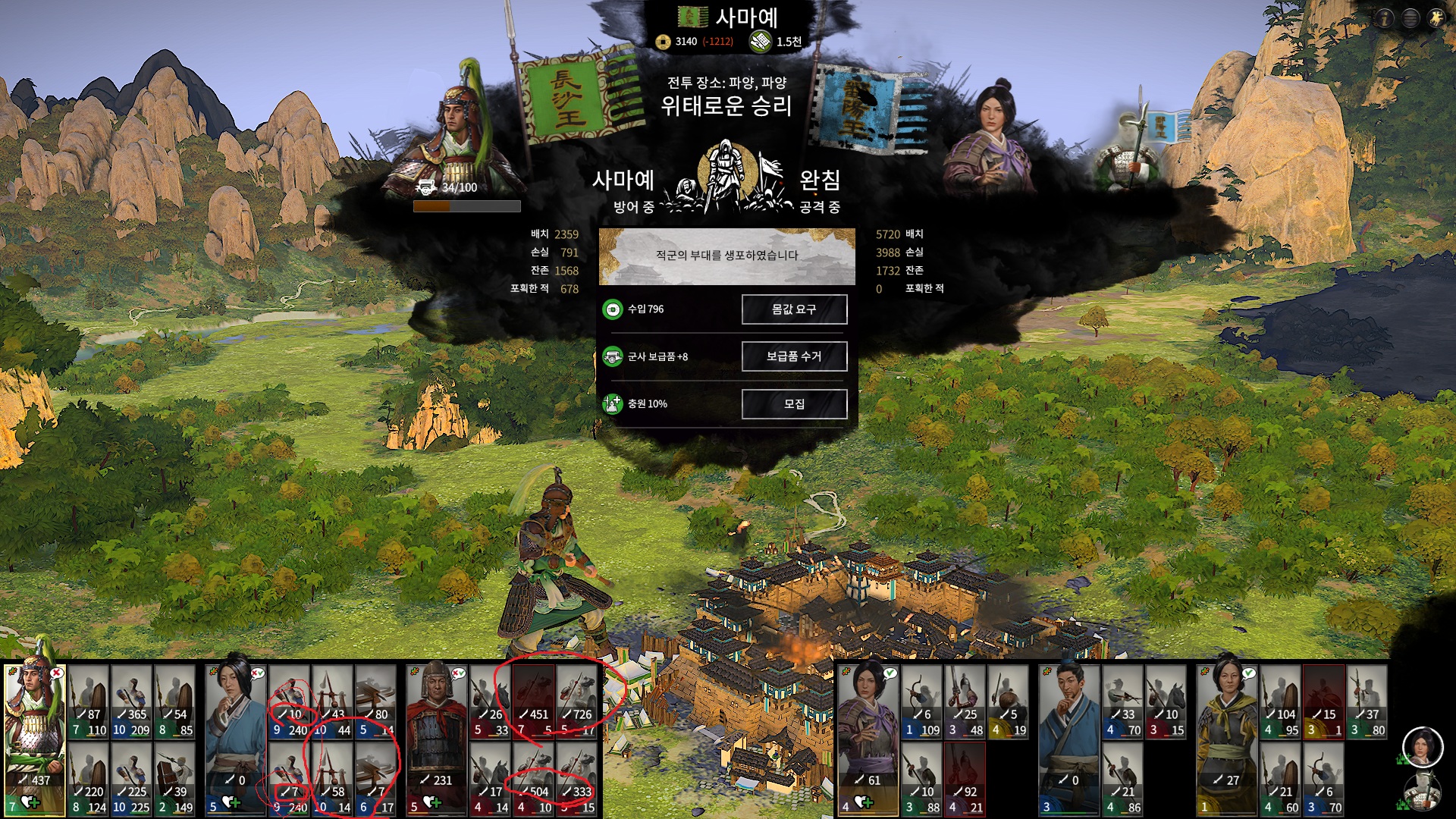
Task: Click the golden horseman icon
Action: pos(1436,18)
